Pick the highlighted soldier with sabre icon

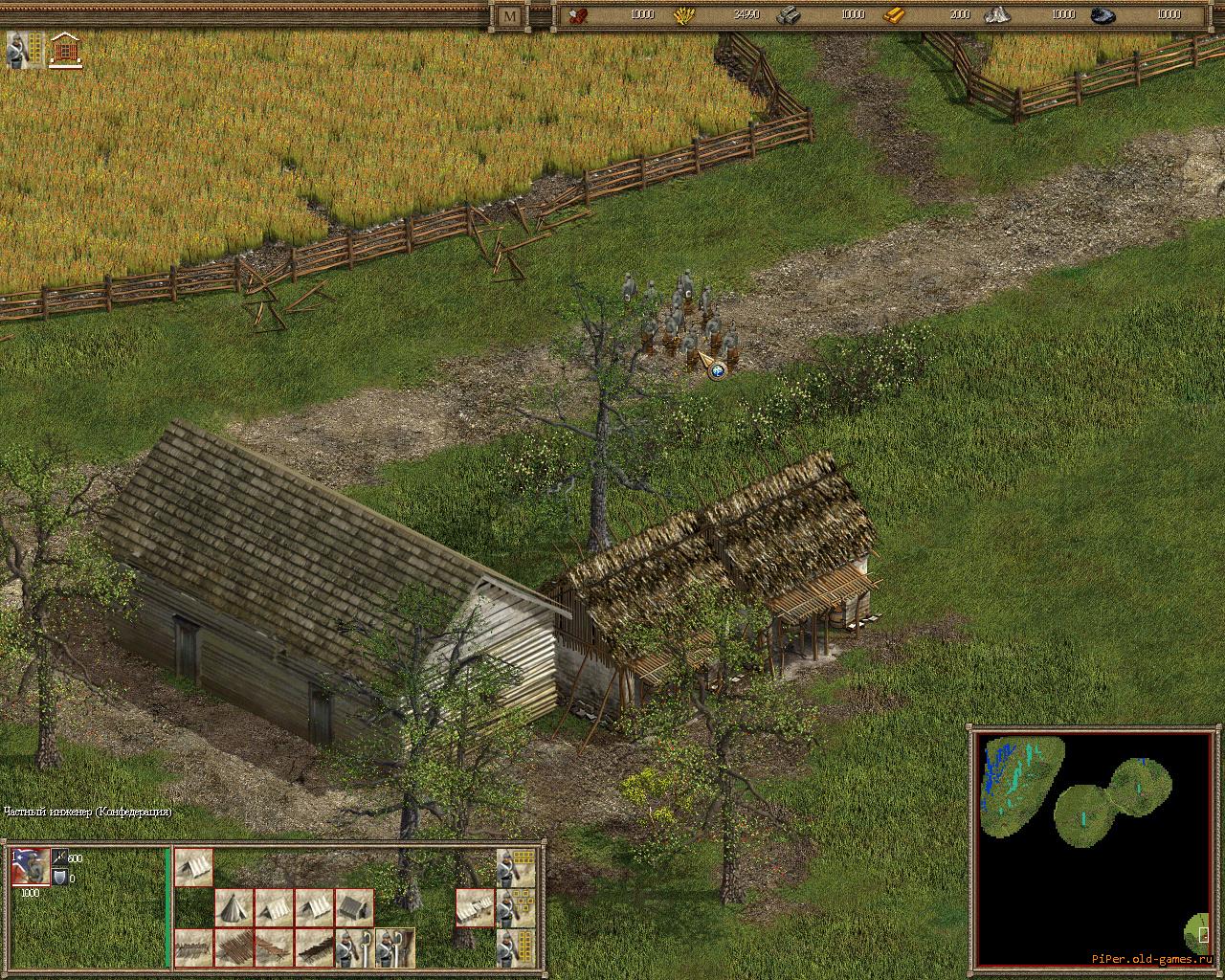click(394, 947)
